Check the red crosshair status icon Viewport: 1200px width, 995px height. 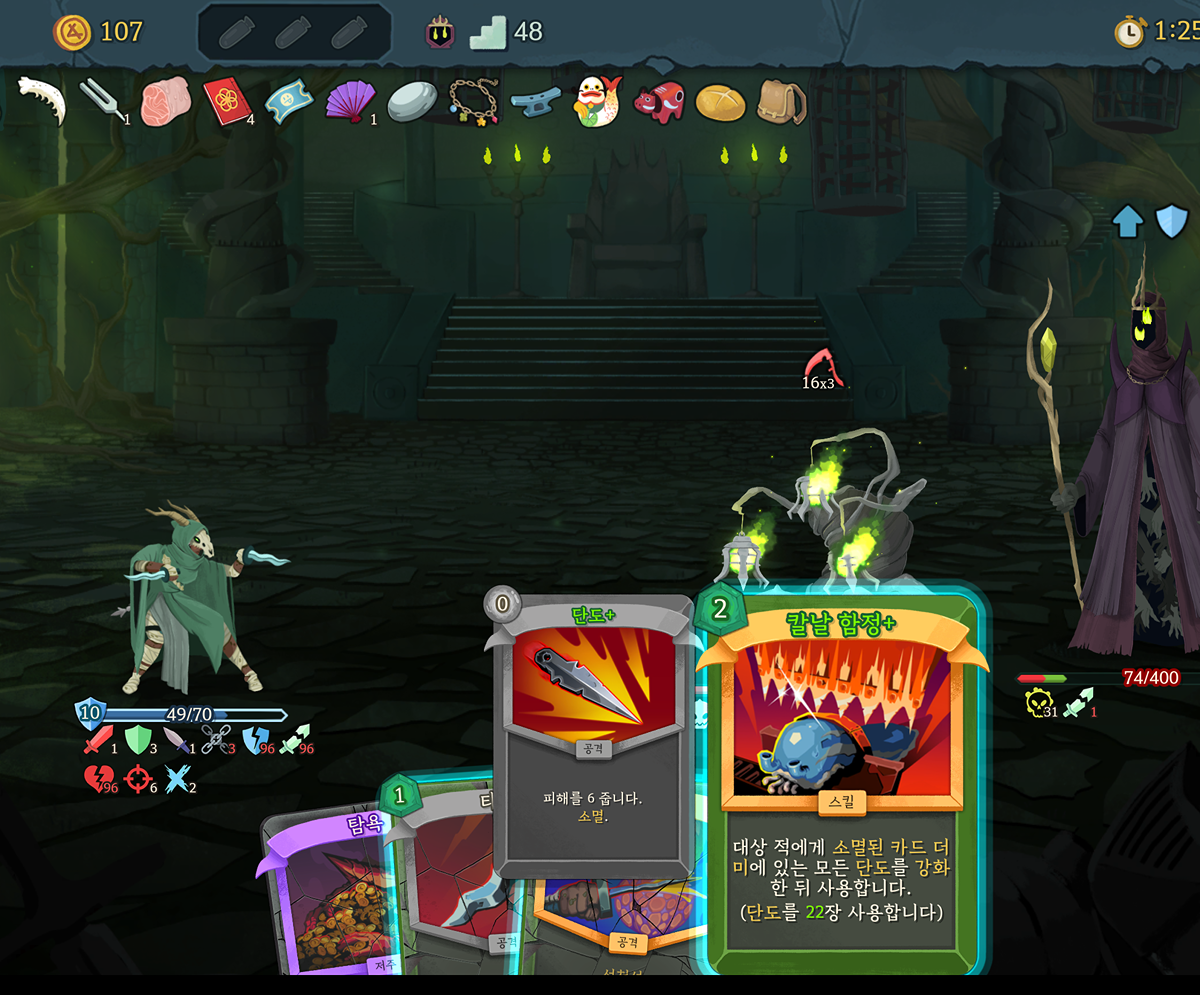pos(138,778)
